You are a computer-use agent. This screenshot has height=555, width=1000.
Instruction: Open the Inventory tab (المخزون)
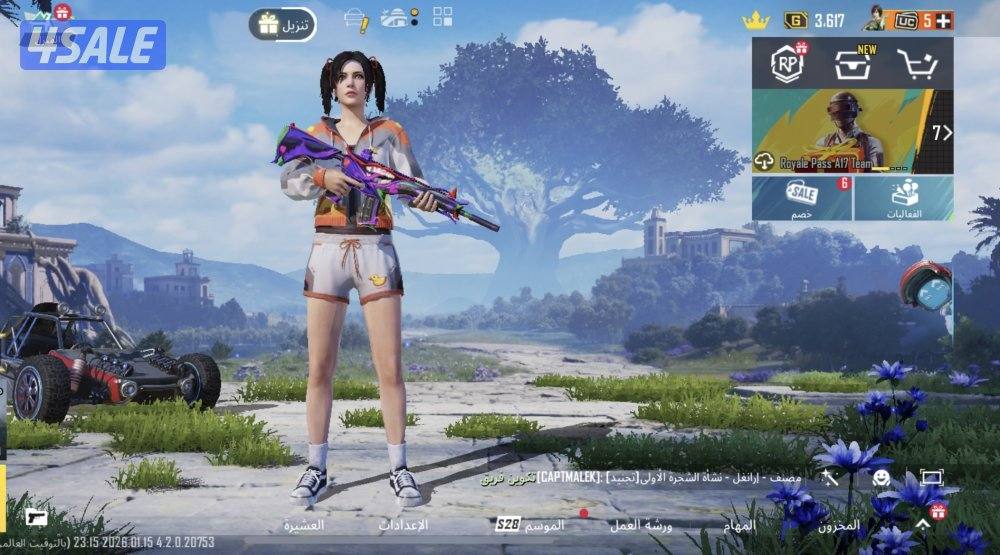coord(838,525)
